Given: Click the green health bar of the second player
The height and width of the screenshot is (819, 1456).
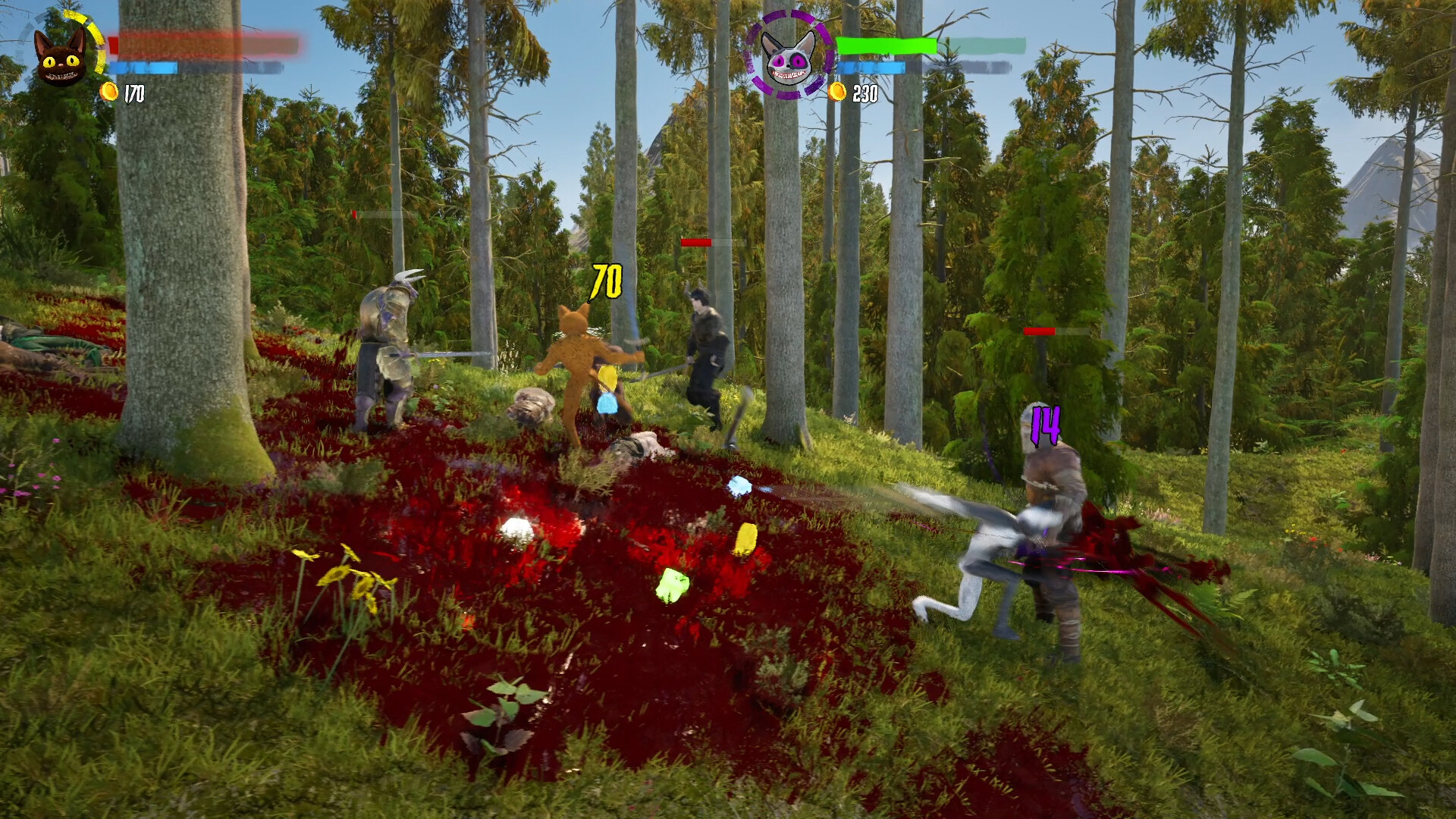Looking at the screenshot, I should [x=887, y=44].
